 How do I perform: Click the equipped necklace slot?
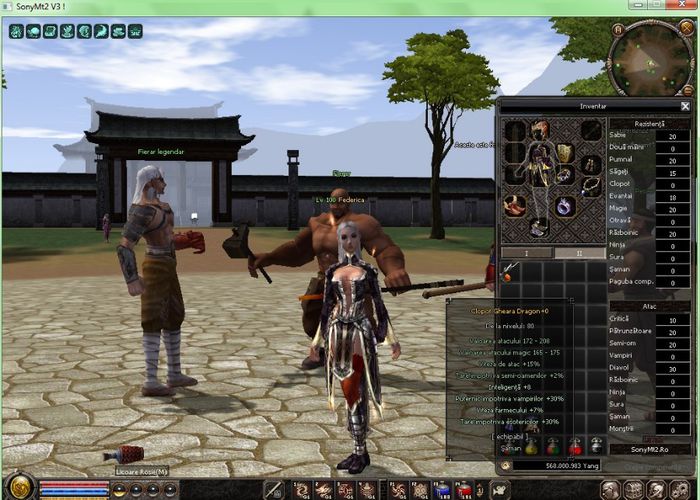591,185
